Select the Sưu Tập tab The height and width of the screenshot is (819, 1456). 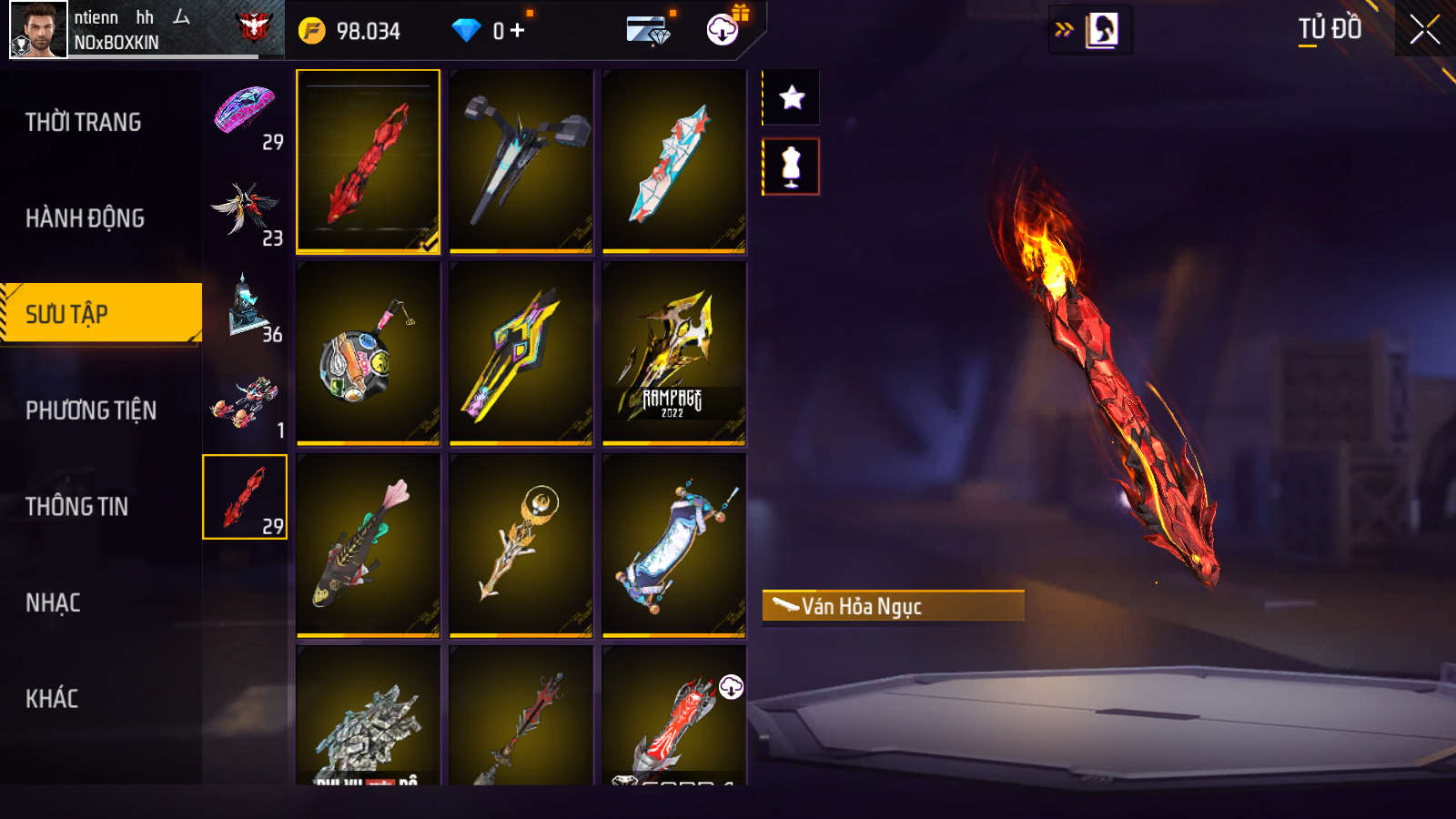point(100,314)
